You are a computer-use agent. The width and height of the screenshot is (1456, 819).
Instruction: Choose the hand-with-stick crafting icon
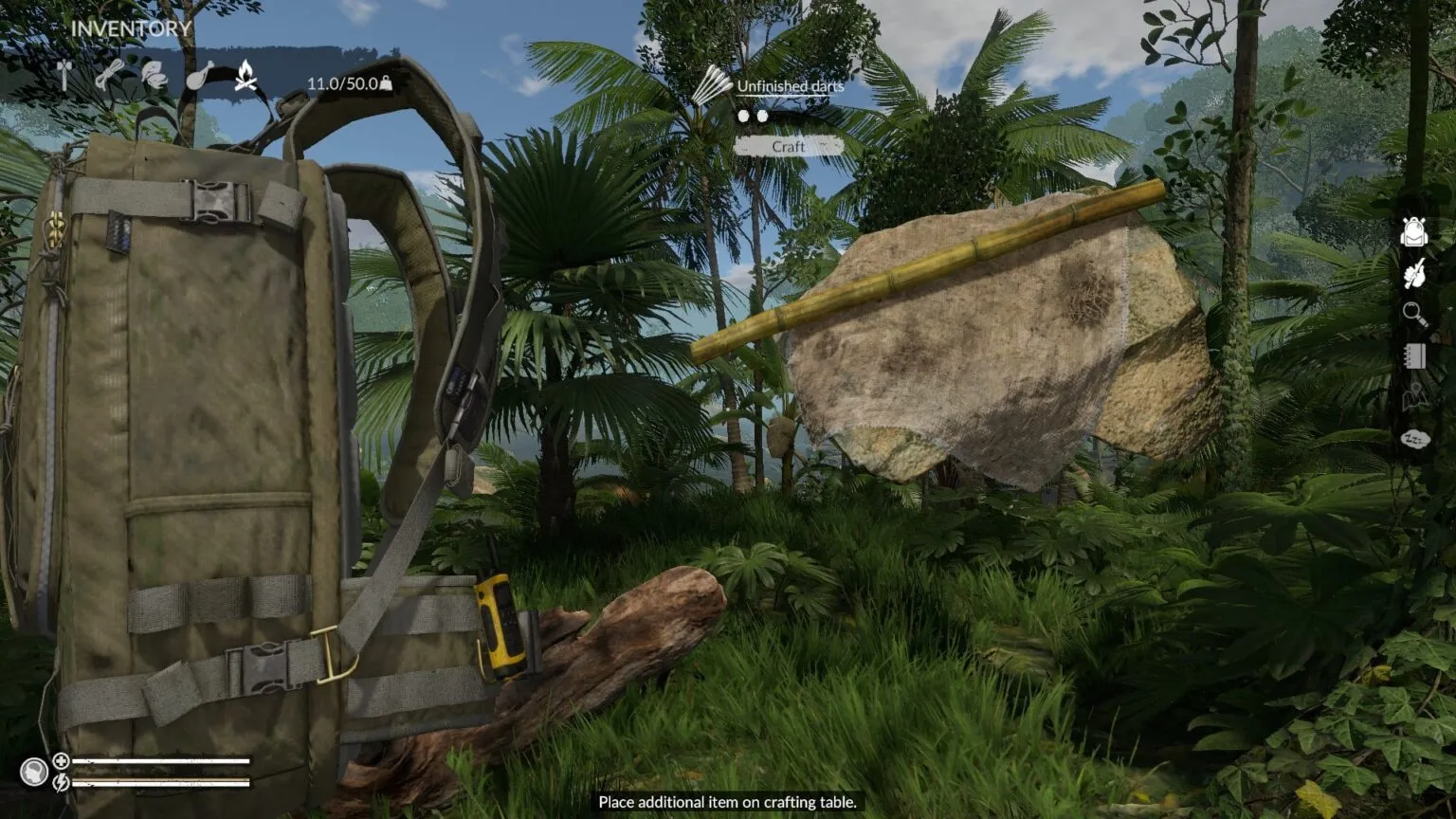1413,274
